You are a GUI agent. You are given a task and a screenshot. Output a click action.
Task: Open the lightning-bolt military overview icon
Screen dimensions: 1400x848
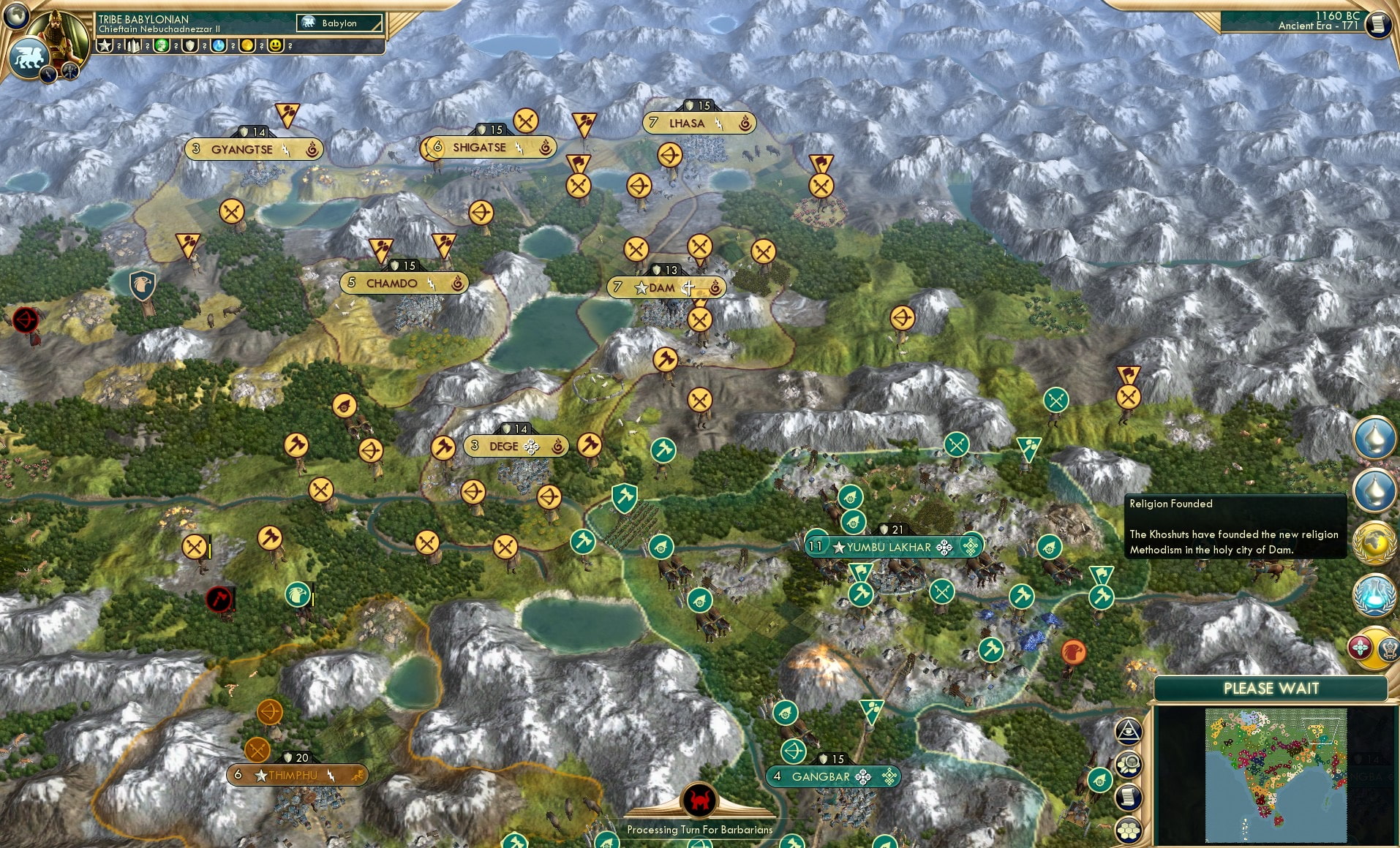[47, 72]
